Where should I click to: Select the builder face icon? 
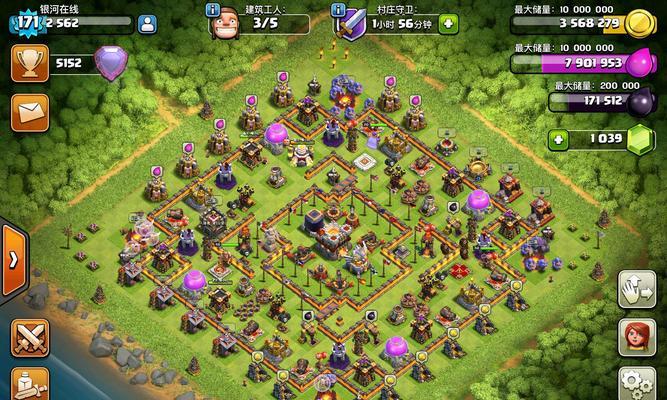pos(225,23)
